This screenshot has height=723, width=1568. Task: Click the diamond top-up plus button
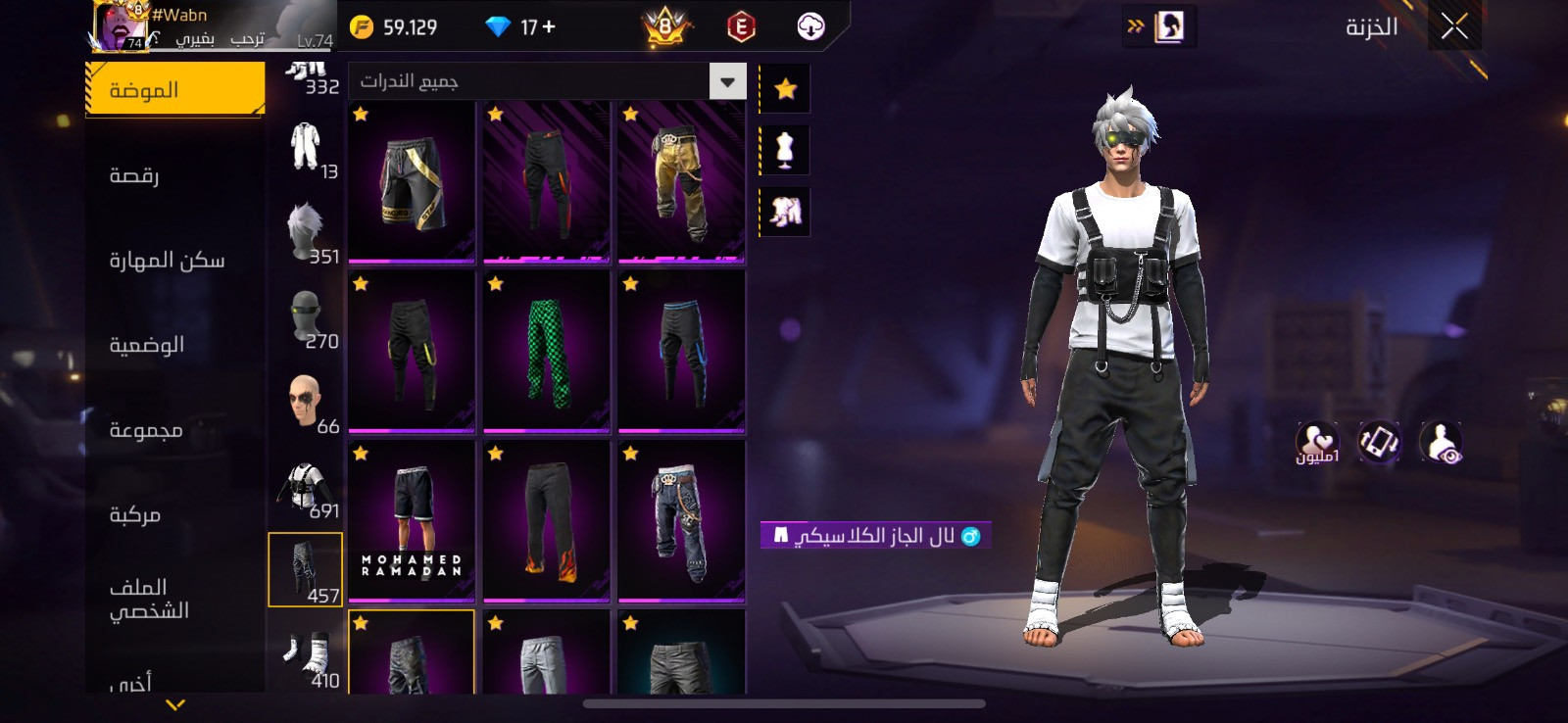[549, 27]
